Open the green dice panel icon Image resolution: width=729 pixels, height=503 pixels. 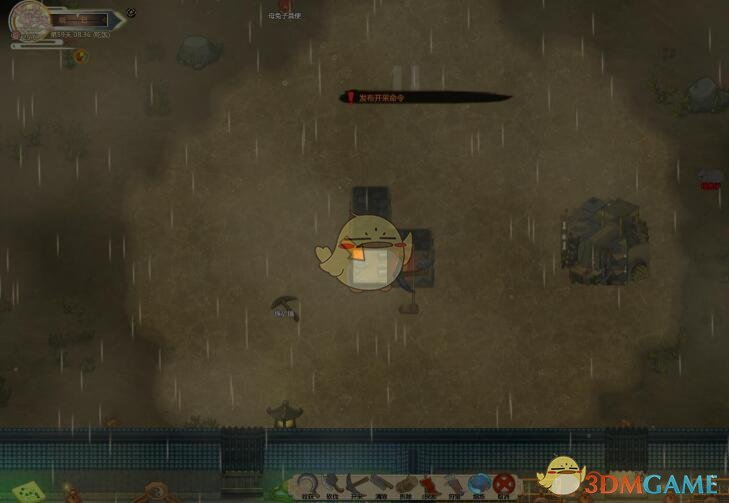pyautogui.click(x=29, y=491)
